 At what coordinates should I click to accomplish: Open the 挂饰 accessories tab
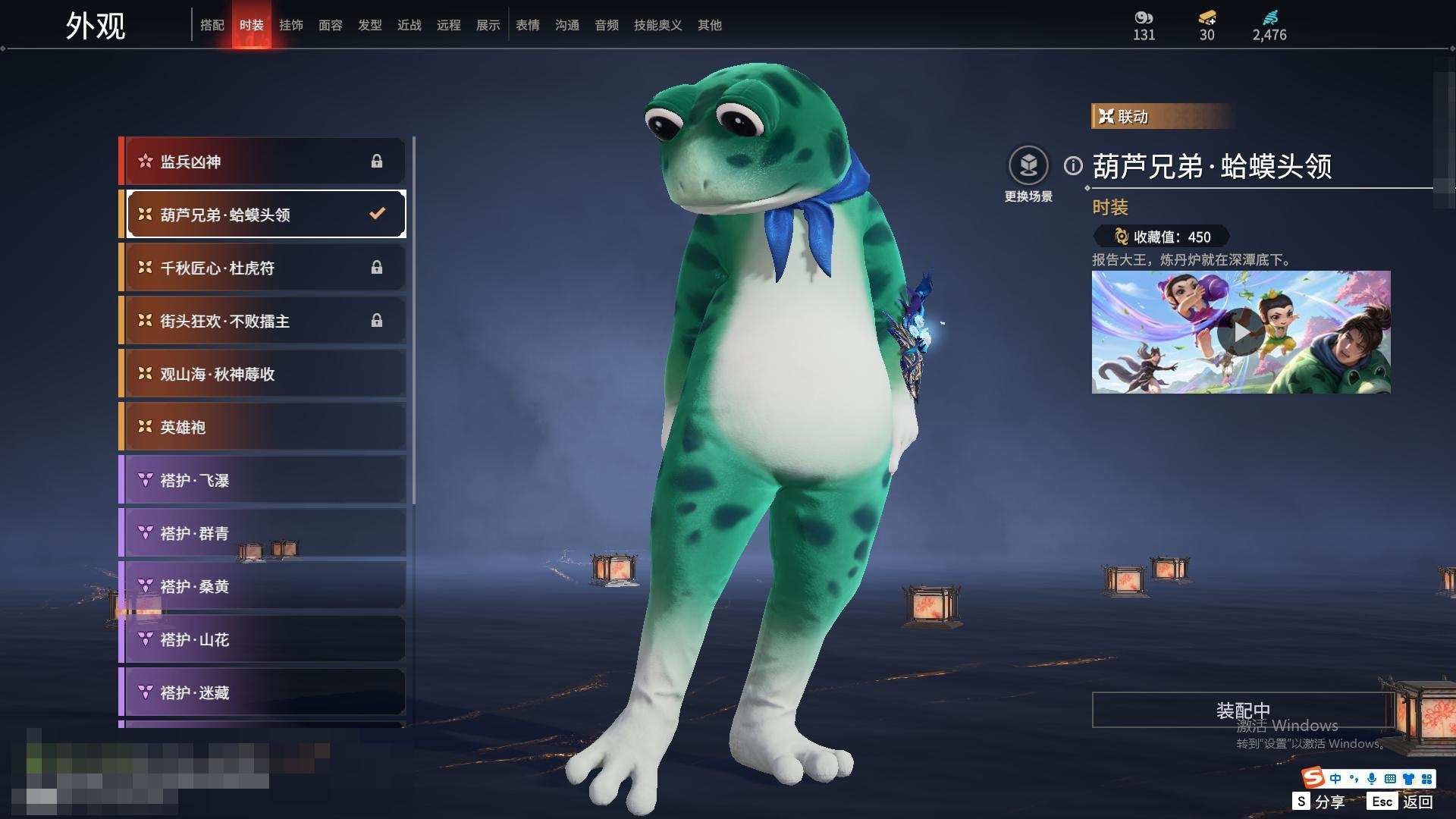coord(291,25)
